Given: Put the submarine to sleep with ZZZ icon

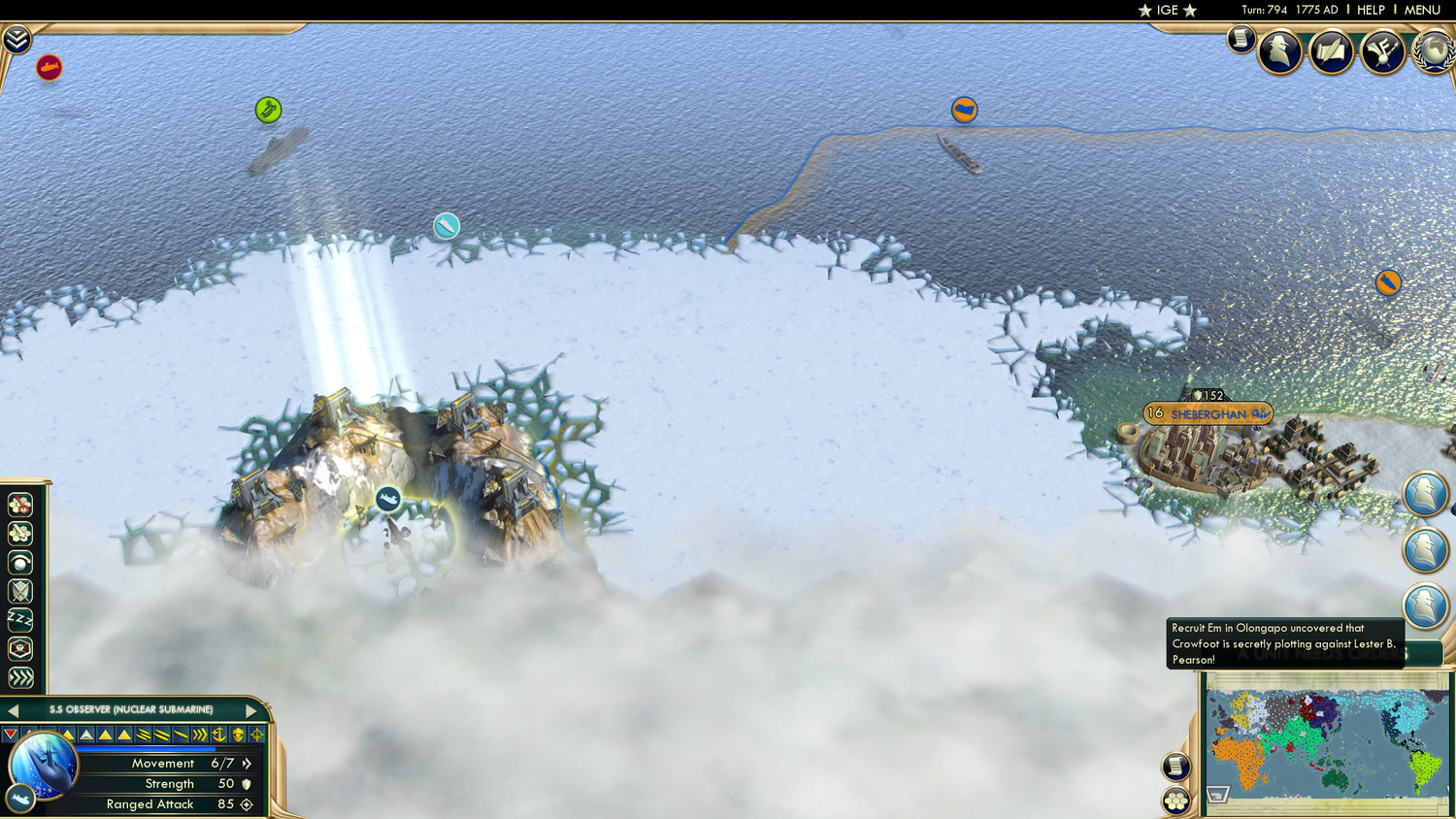Looking at the screenshot, I should [x=19, y=618].
